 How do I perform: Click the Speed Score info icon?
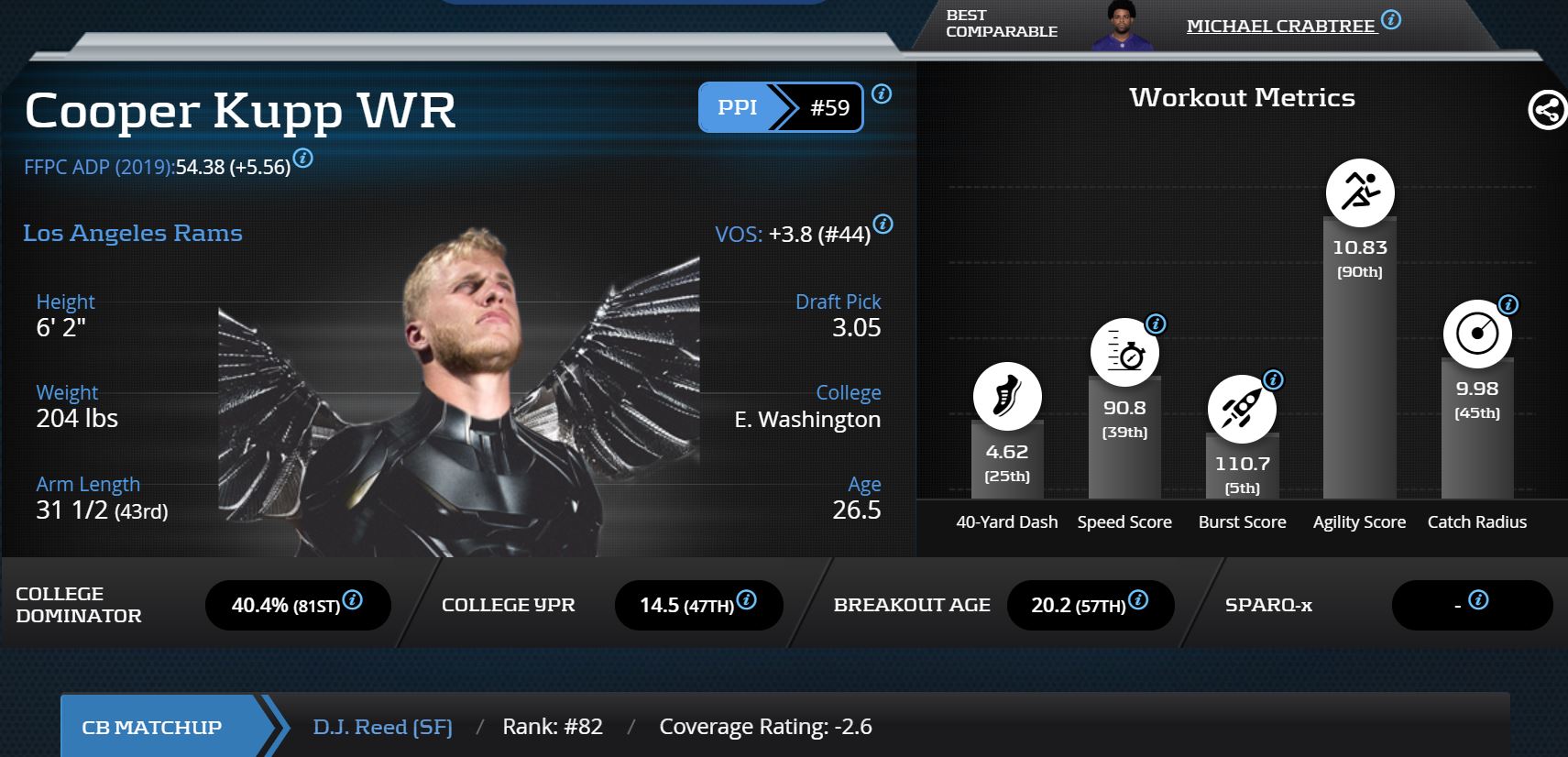click(x=1157, y=324)
